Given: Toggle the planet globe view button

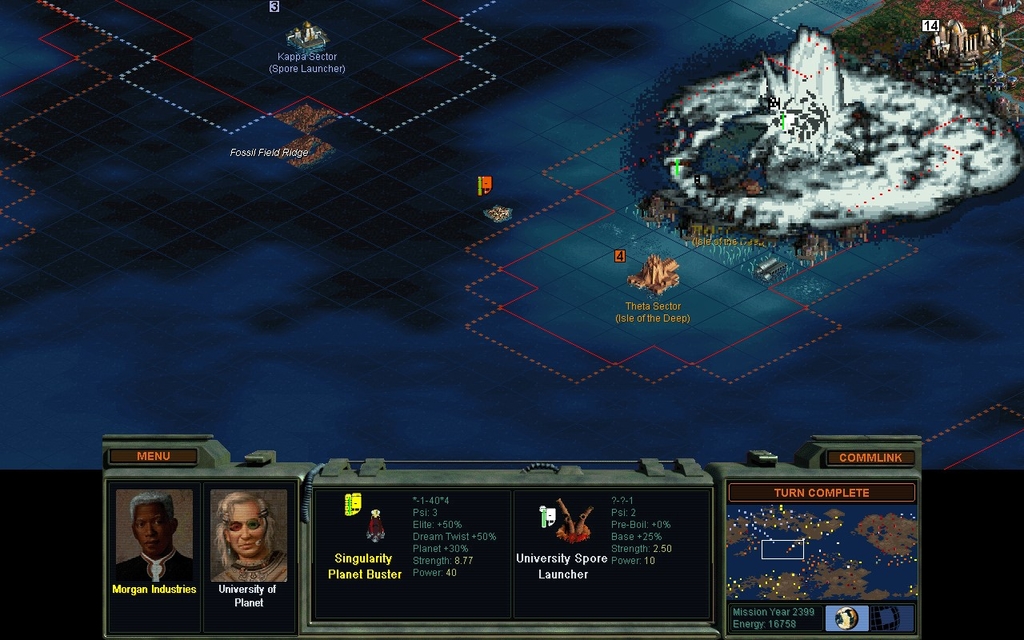Looking at the screenshot, I should pos(846,617).
